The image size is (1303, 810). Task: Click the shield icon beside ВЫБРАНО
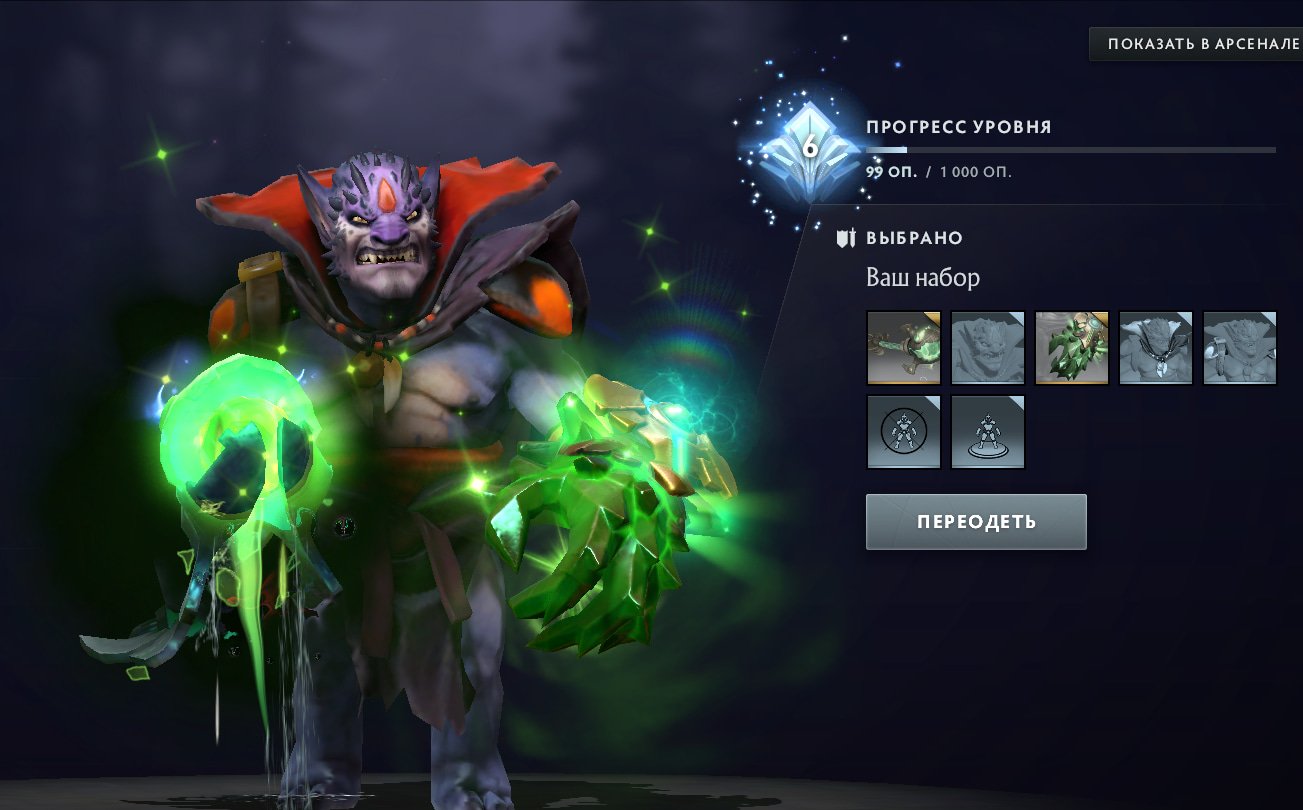pos(845,238)
